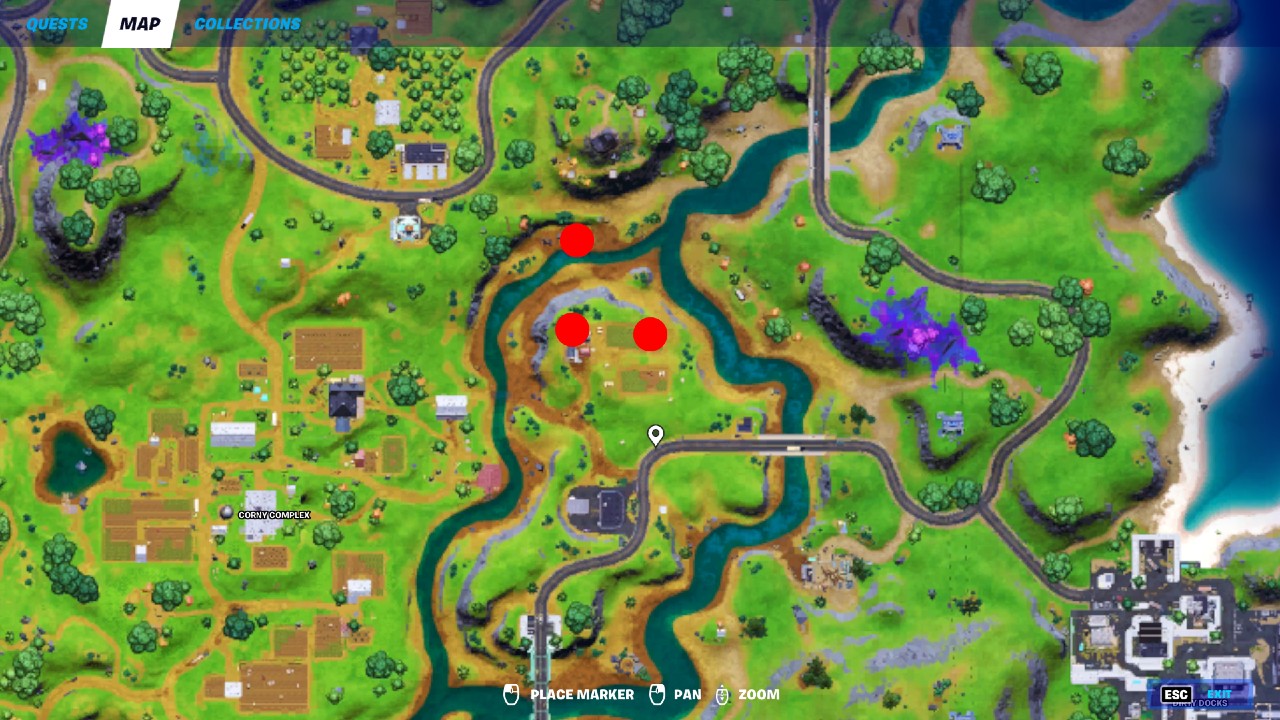Viewport: 1280px width, 720px height.
Task: Click the Place Marker mouse icon
Action: [512, 694]
